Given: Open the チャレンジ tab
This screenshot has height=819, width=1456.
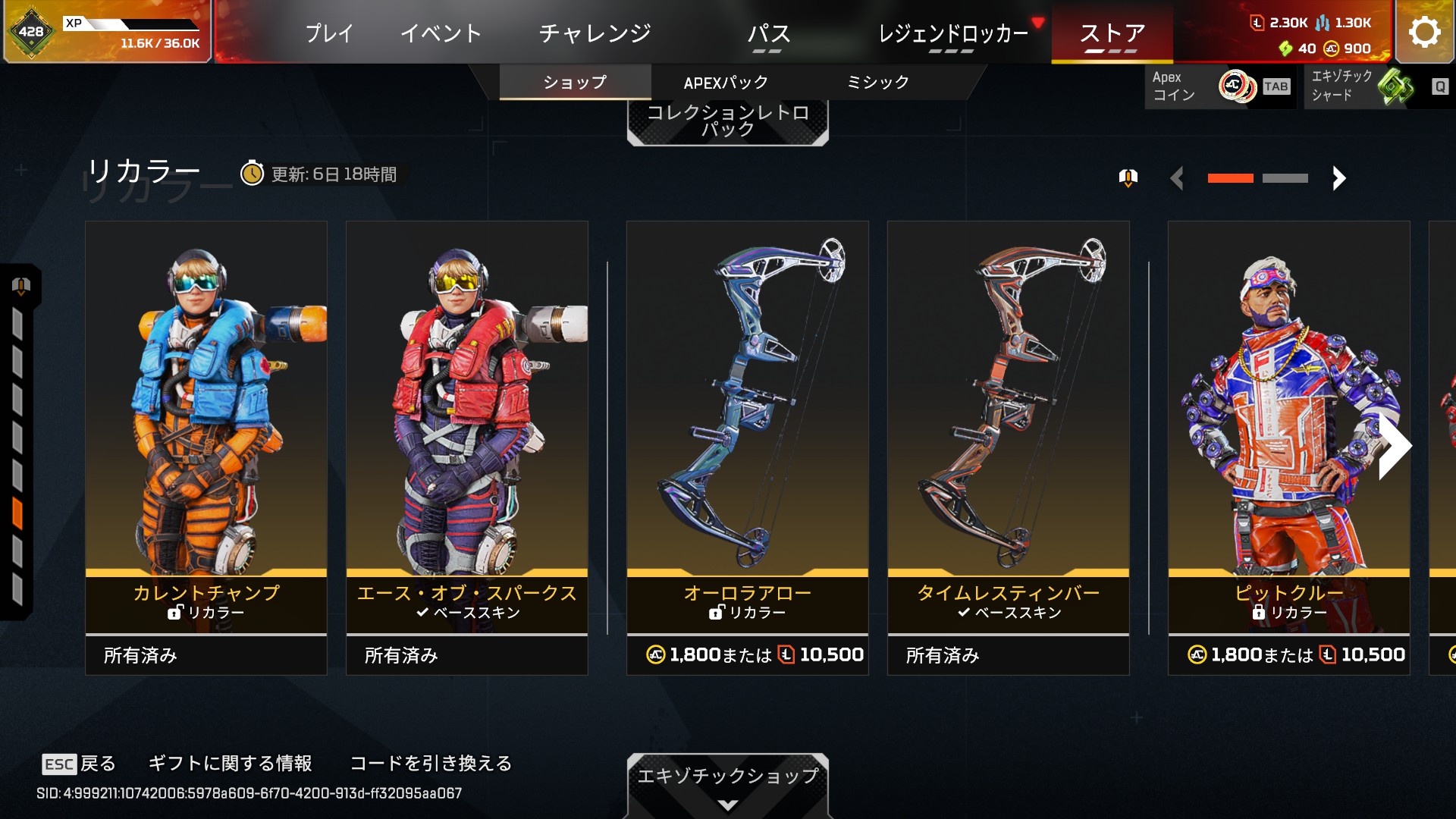Looking at the screenshot, I should [595, 33].
